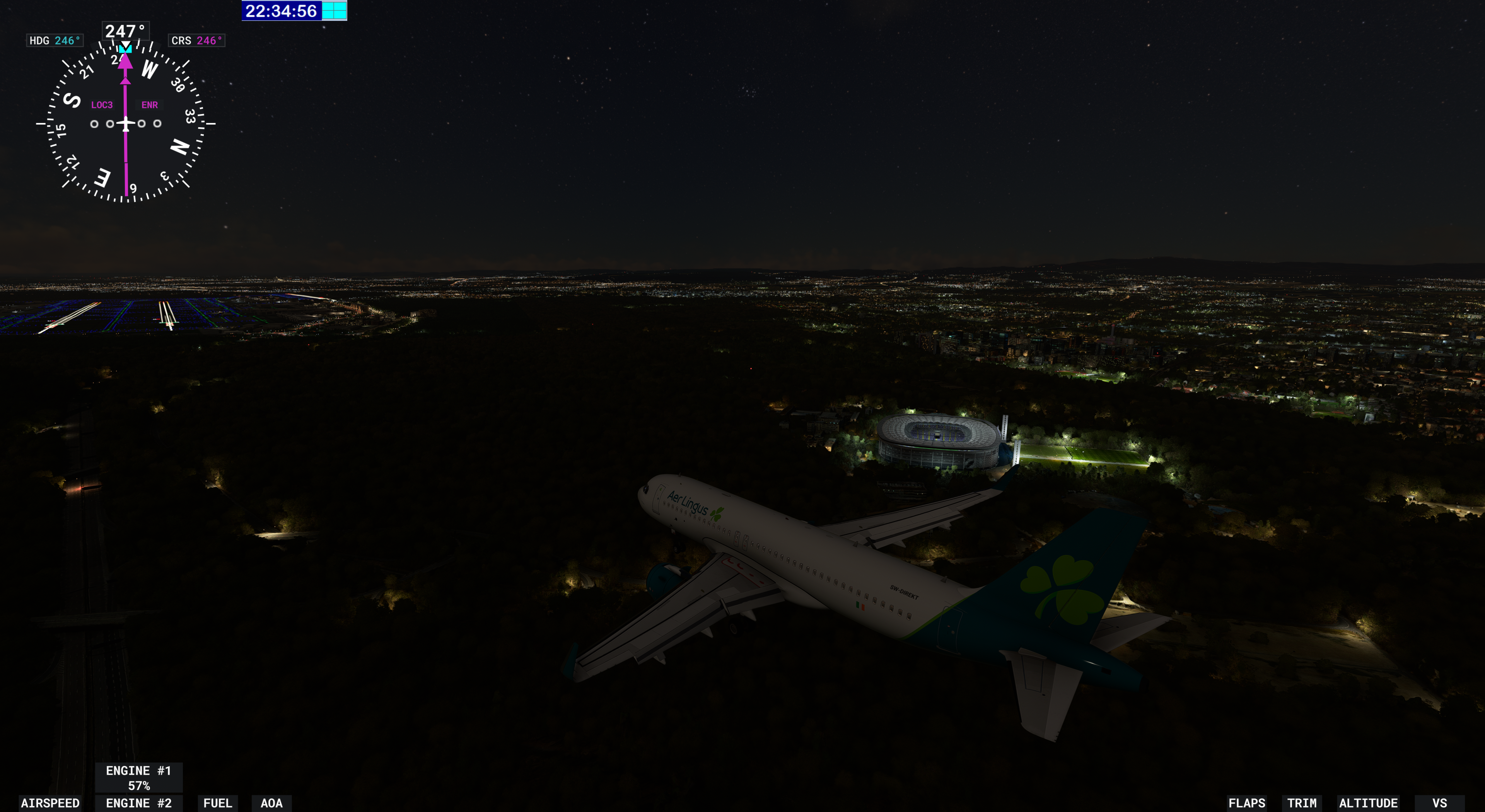Show the FUEL gauge tab
Viewport: 1485px width, 812px height.
click(217, 803)
